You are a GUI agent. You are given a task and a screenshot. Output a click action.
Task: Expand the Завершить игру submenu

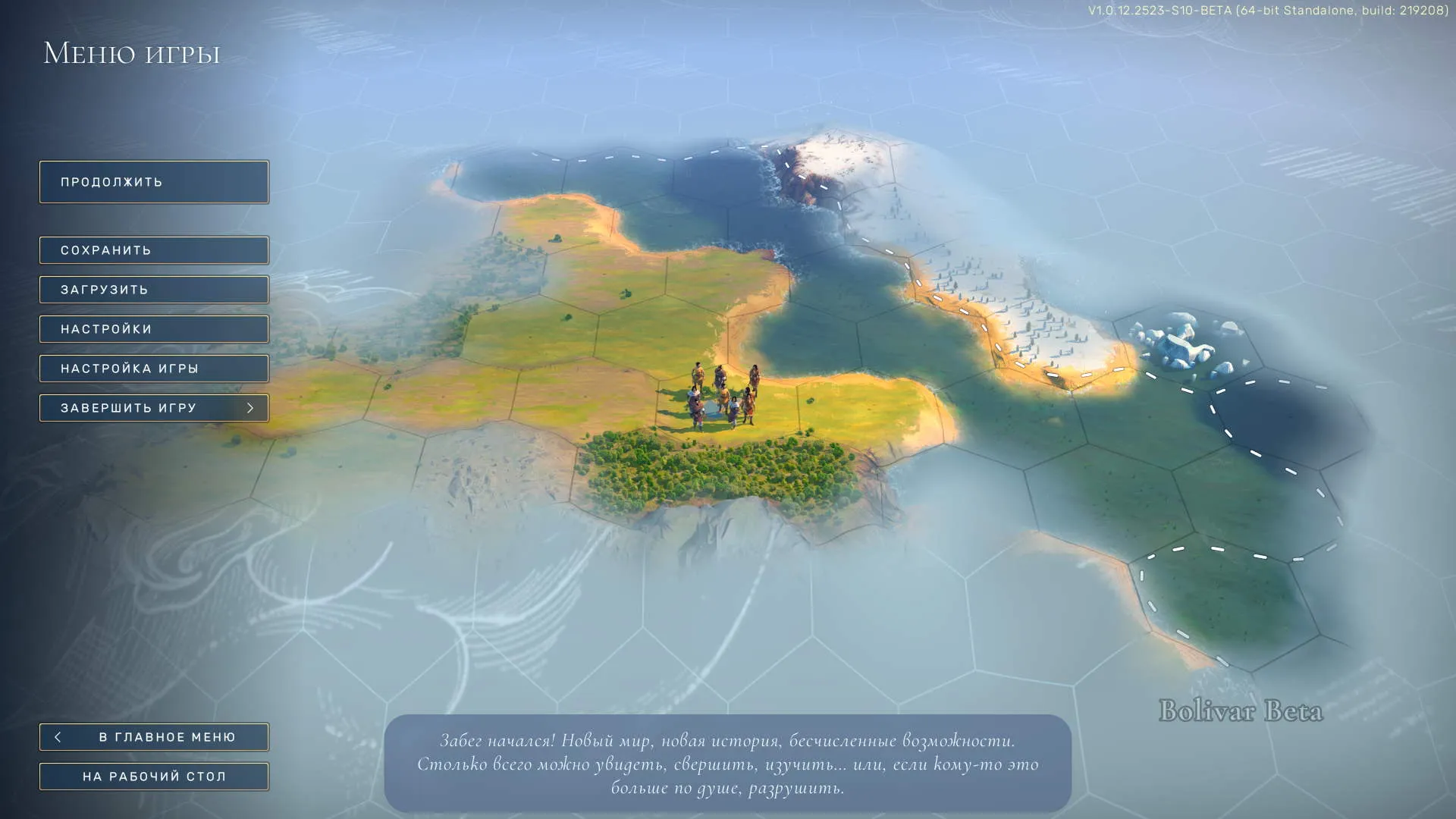(x=154, y=408)
